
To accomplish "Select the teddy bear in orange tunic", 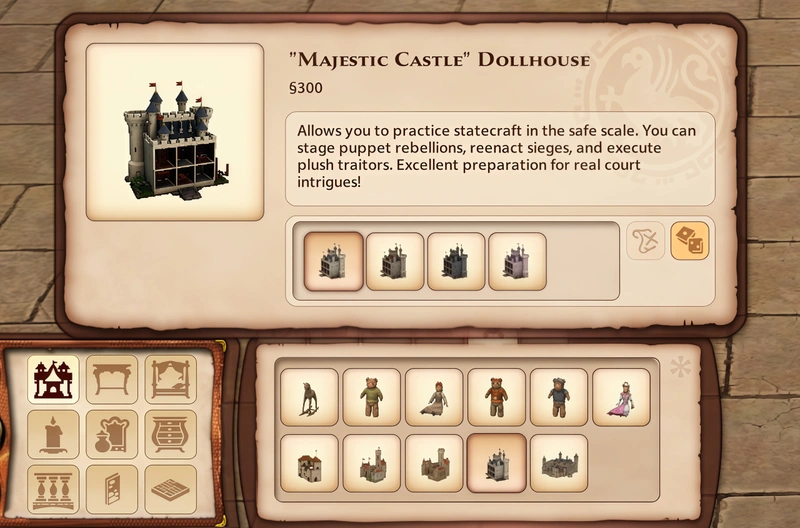I will pyautogui.click(x=497, y=398).
